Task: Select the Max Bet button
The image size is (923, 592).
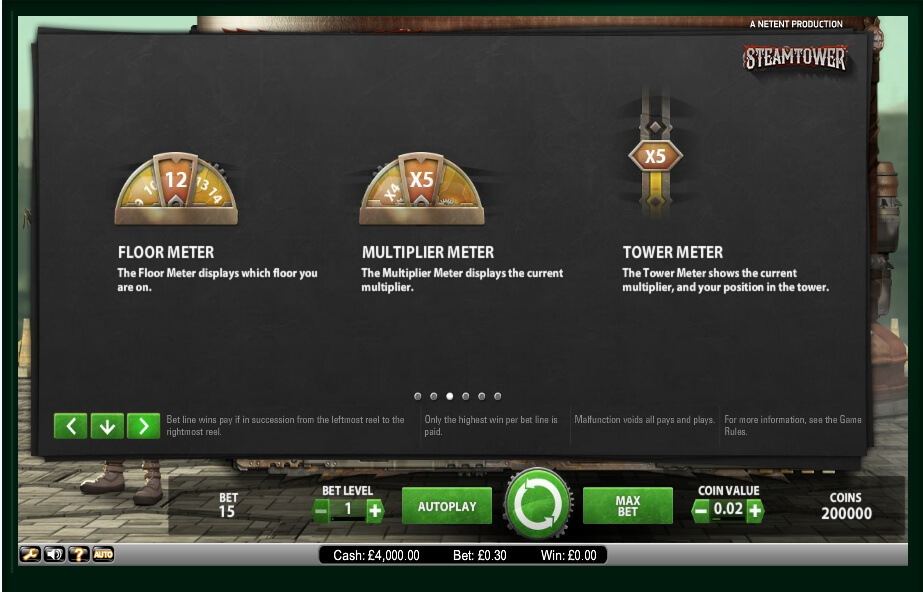Action: click(627, 506)
